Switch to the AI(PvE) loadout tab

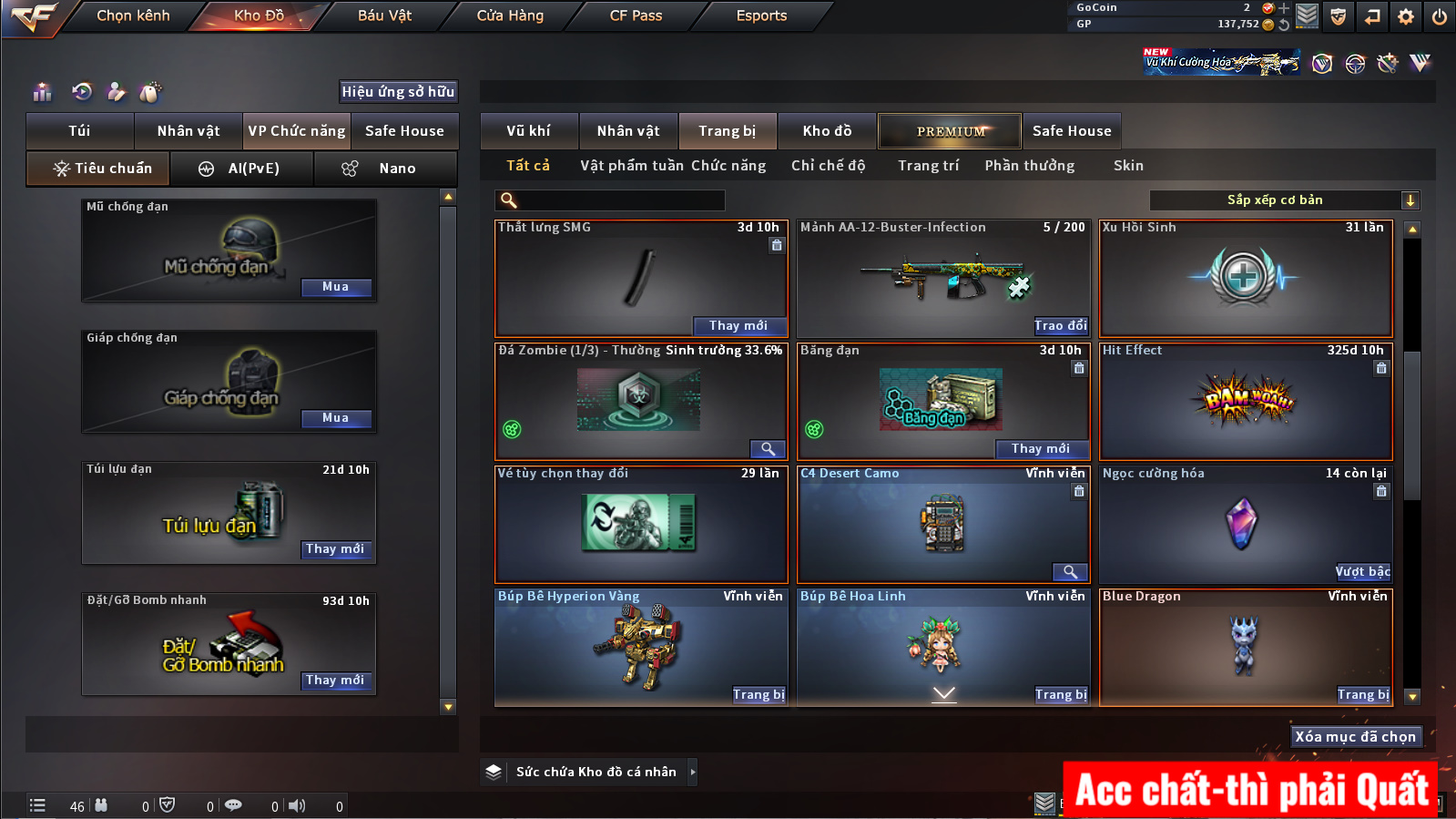pyautogui.click(x=242, y=169)
